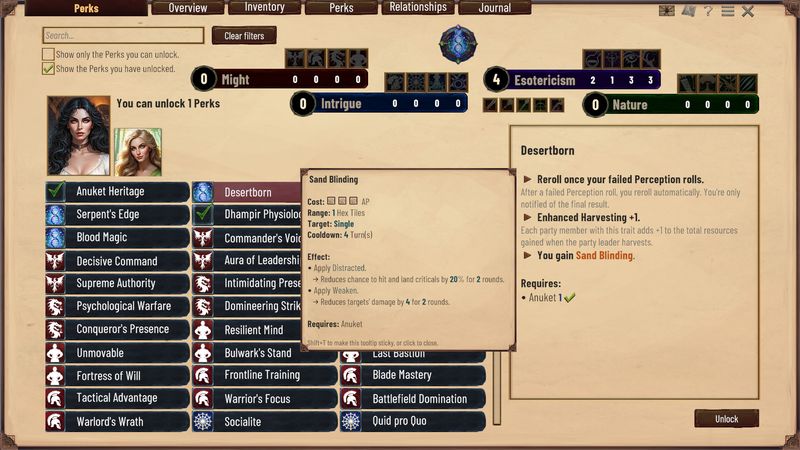
Task: Select the dark-haired character portrait
Action: pyautogui.click(x=78, y=136)
